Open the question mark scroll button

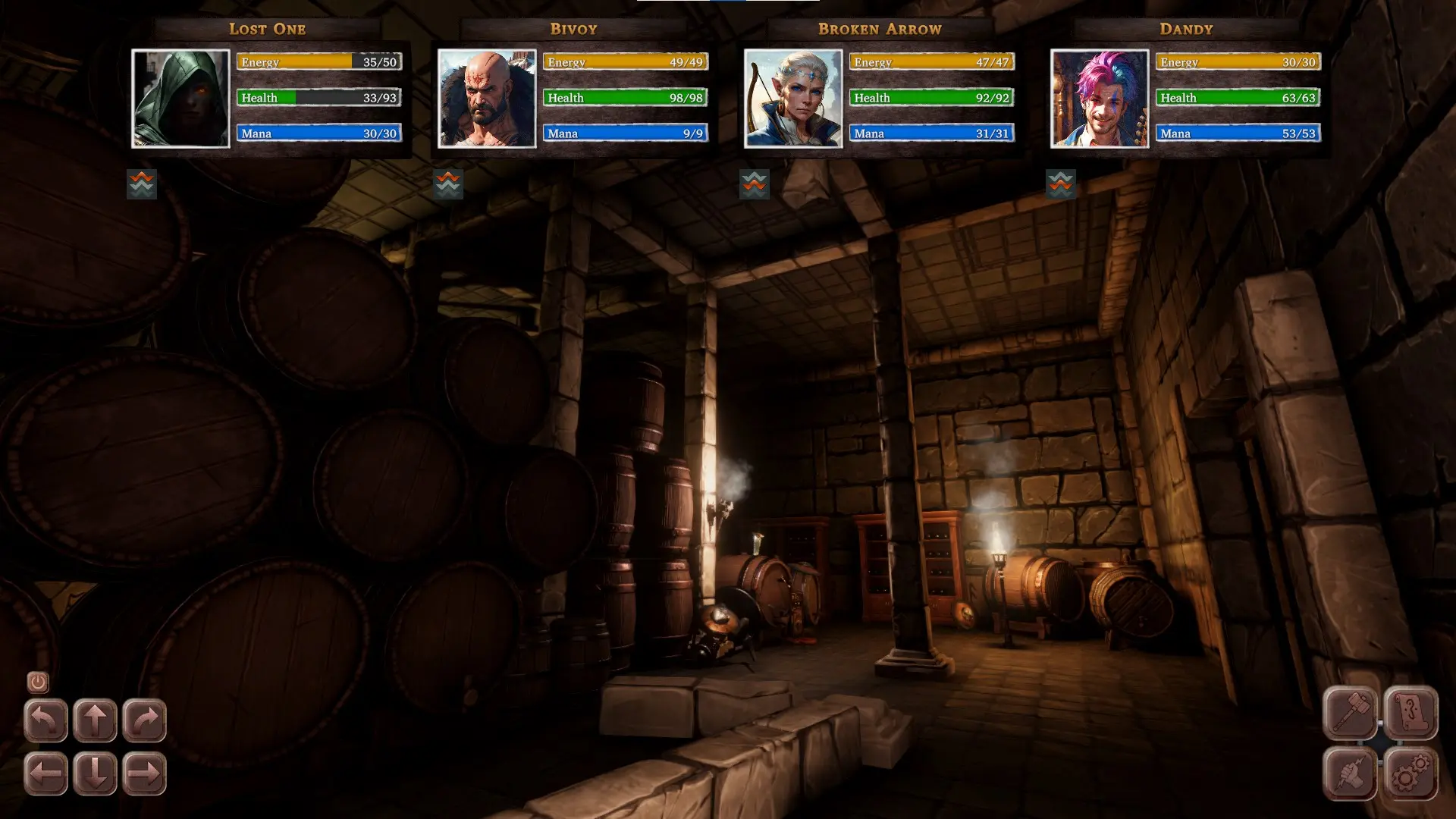[1410, 713]
